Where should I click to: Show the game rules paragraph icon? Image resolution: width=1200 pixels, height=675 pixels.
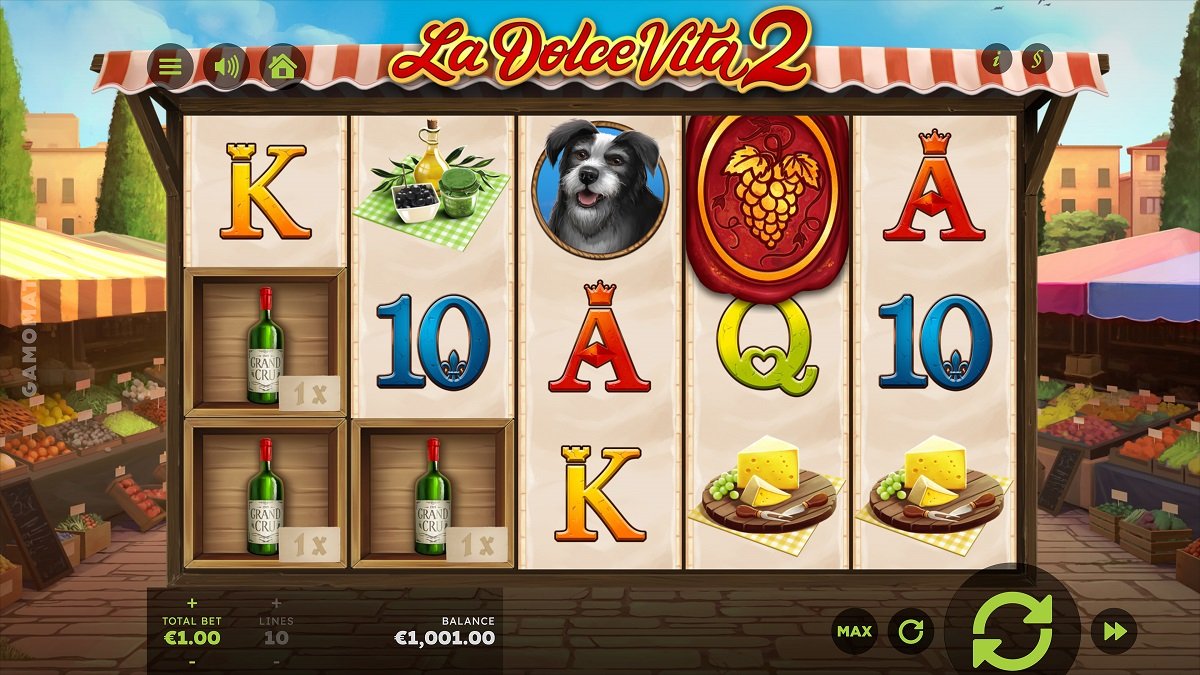coord(1037,59)
